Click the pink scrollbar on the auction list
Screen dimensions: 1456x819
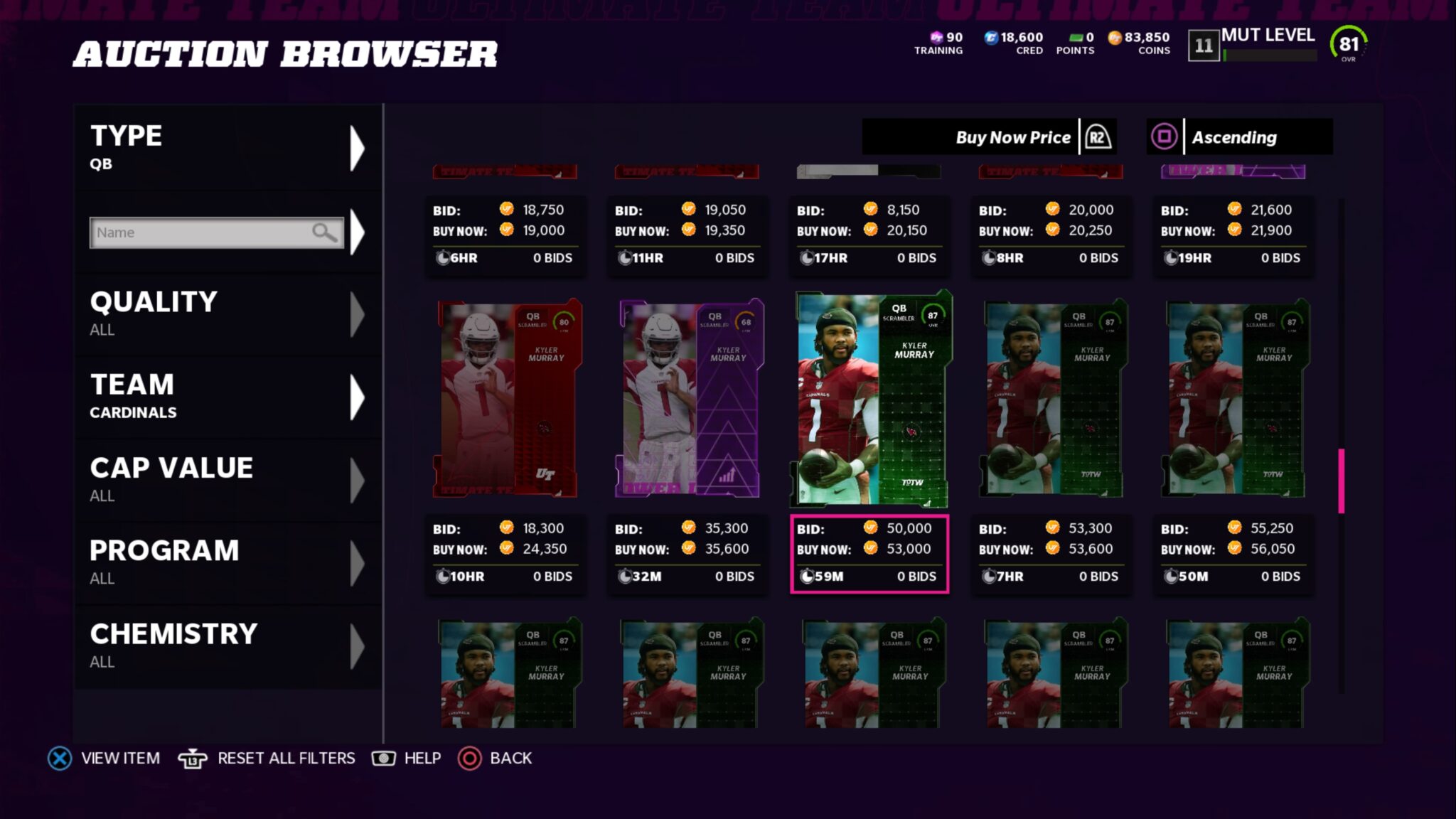point(1341,481)
